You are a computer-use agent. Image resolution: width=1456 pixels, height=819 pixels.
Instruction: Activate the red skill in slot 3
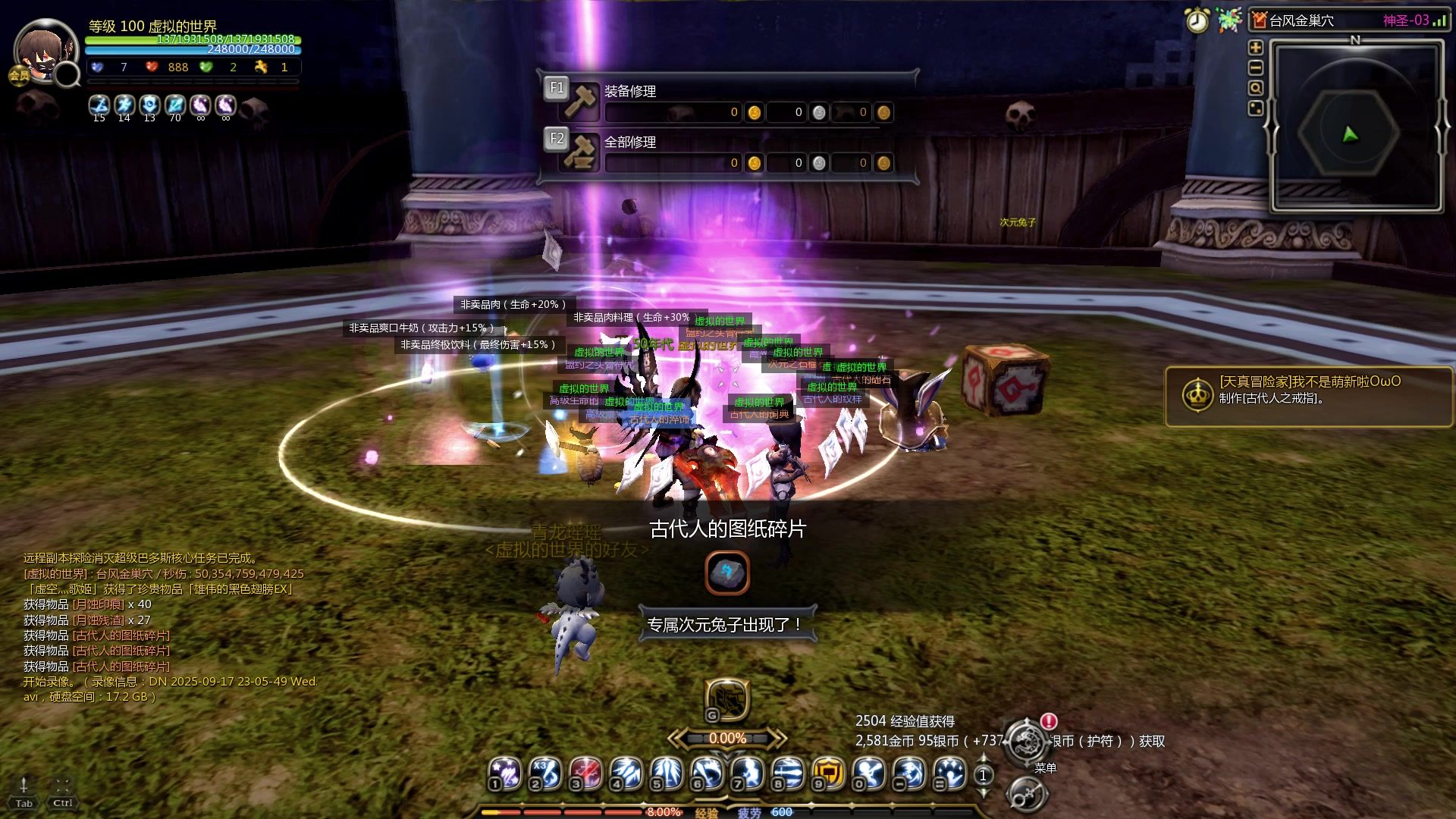tap(585, 773)
